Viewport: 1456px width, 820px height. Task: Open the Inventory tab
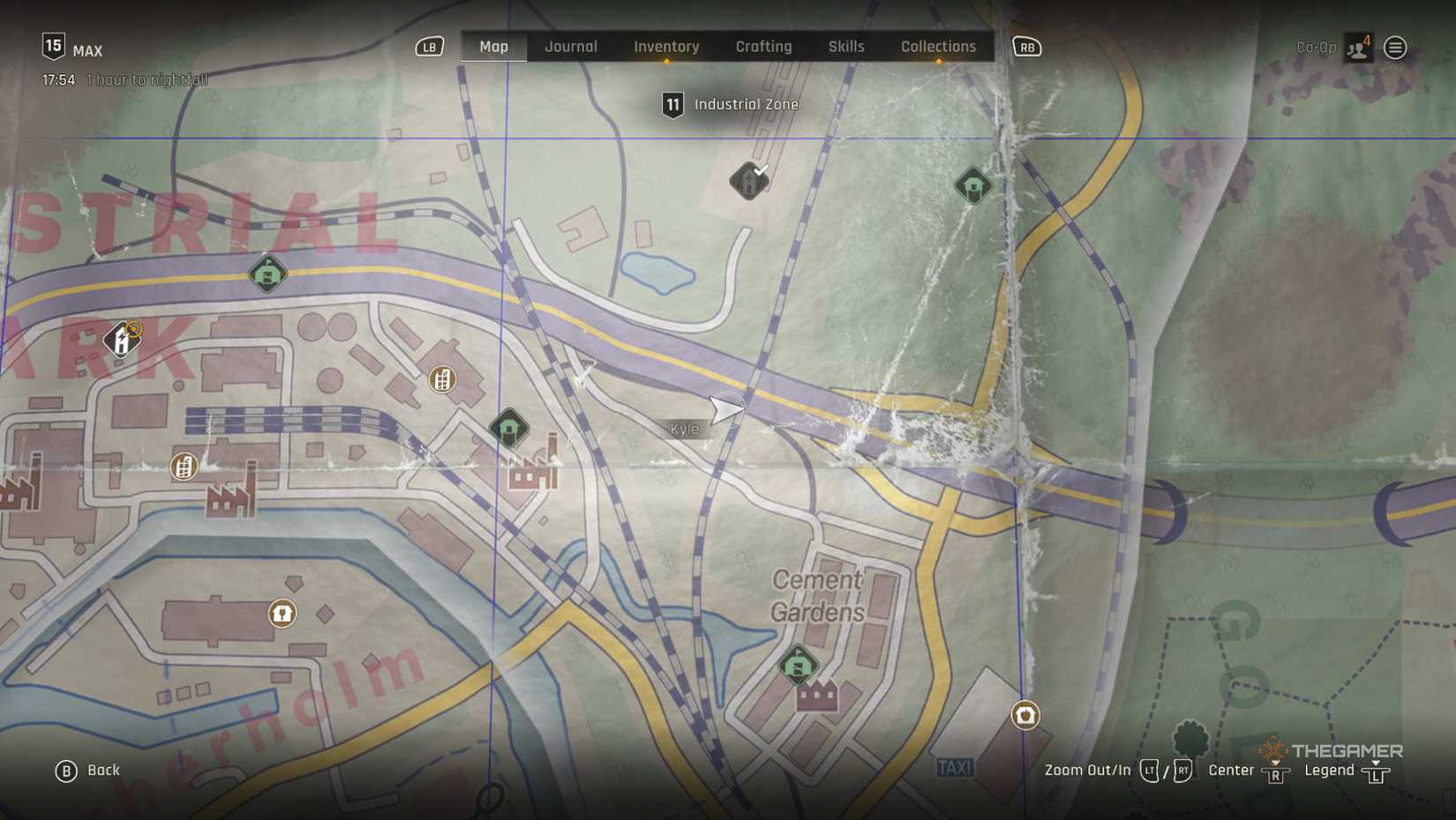coord(666,47)
